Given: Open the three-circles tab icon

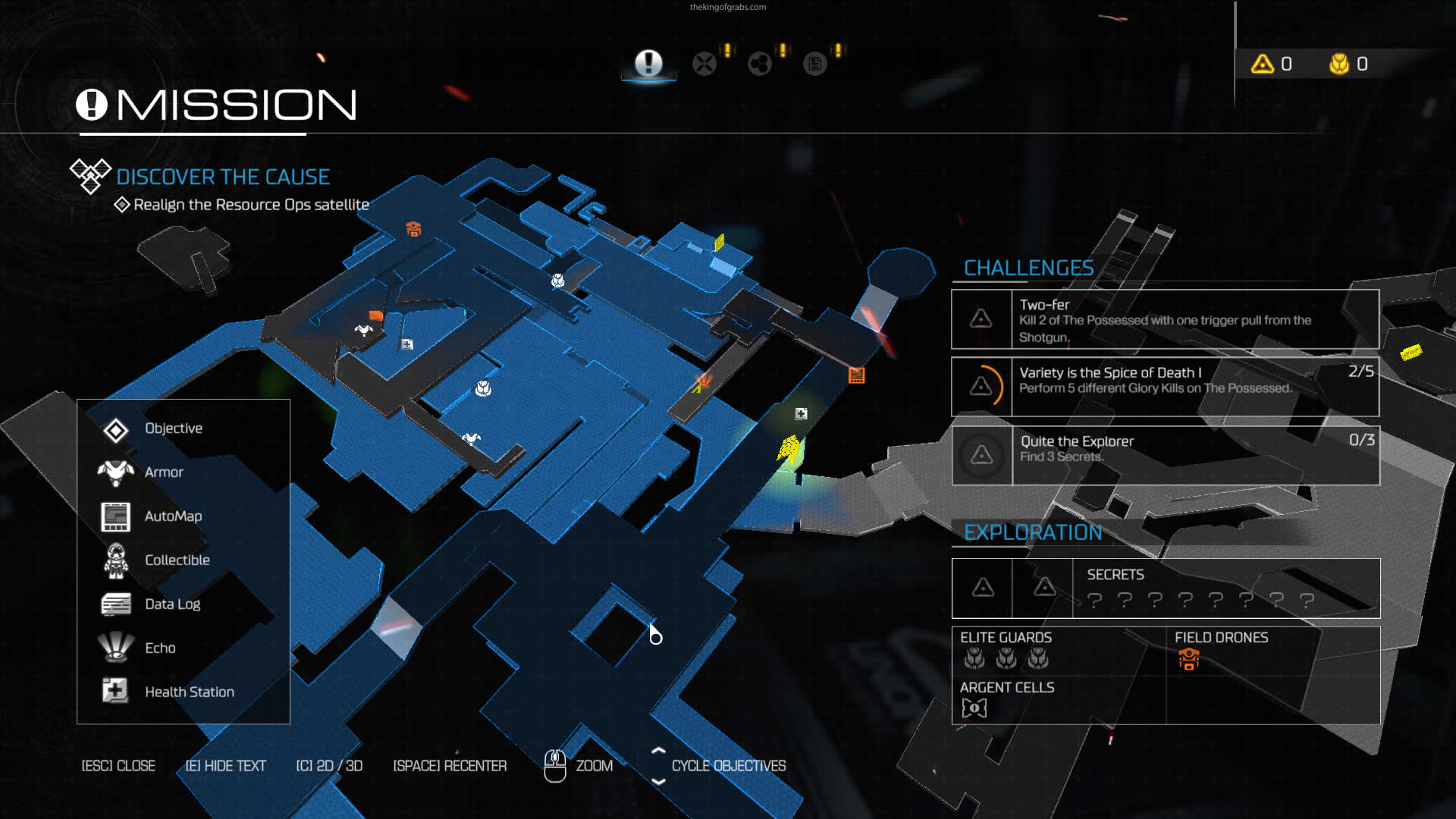Looking at the screenshot, I should click(759, 64).
